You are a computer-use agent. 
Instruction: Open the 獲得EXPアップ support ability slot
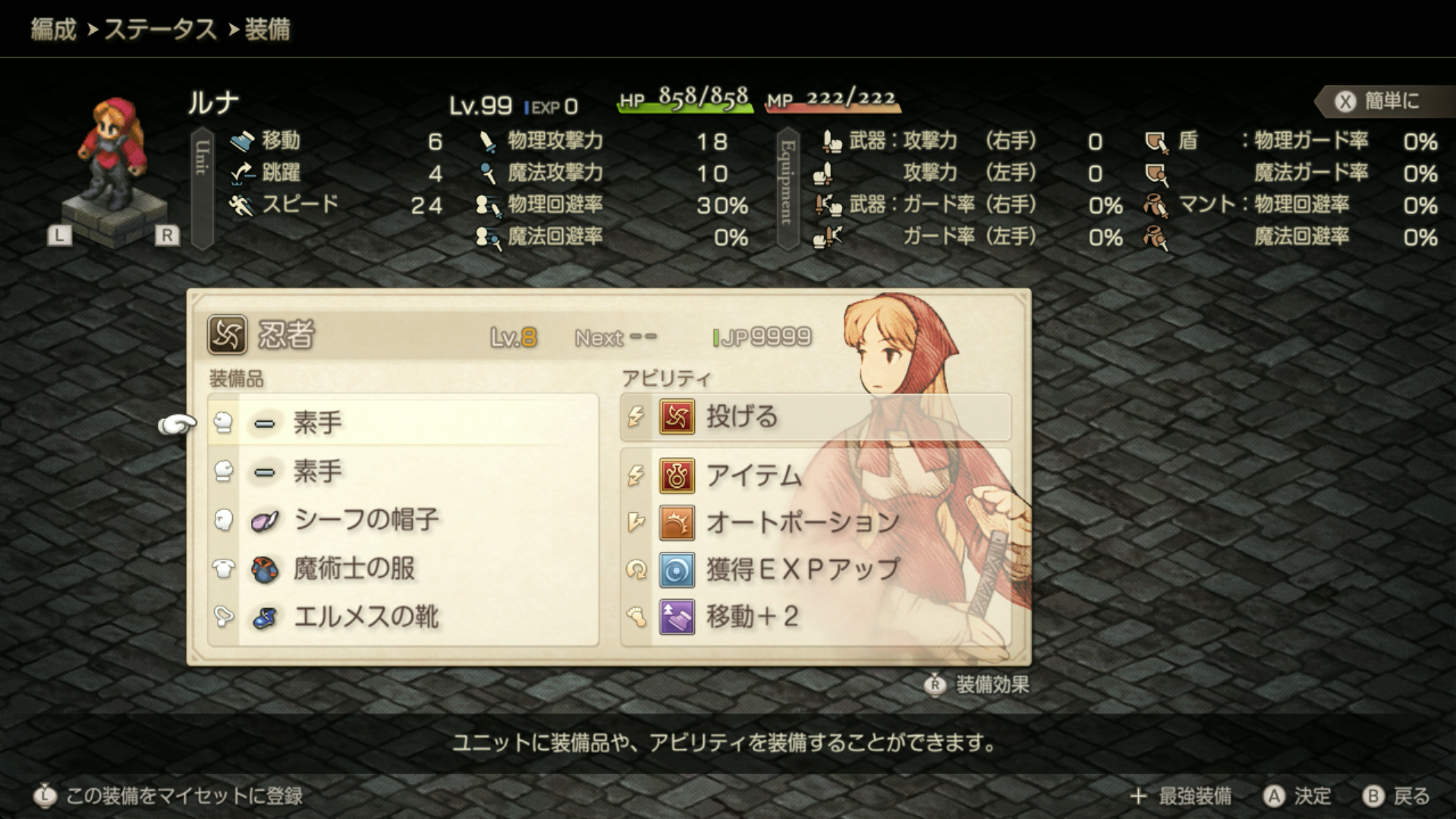[x=816, y=569]
